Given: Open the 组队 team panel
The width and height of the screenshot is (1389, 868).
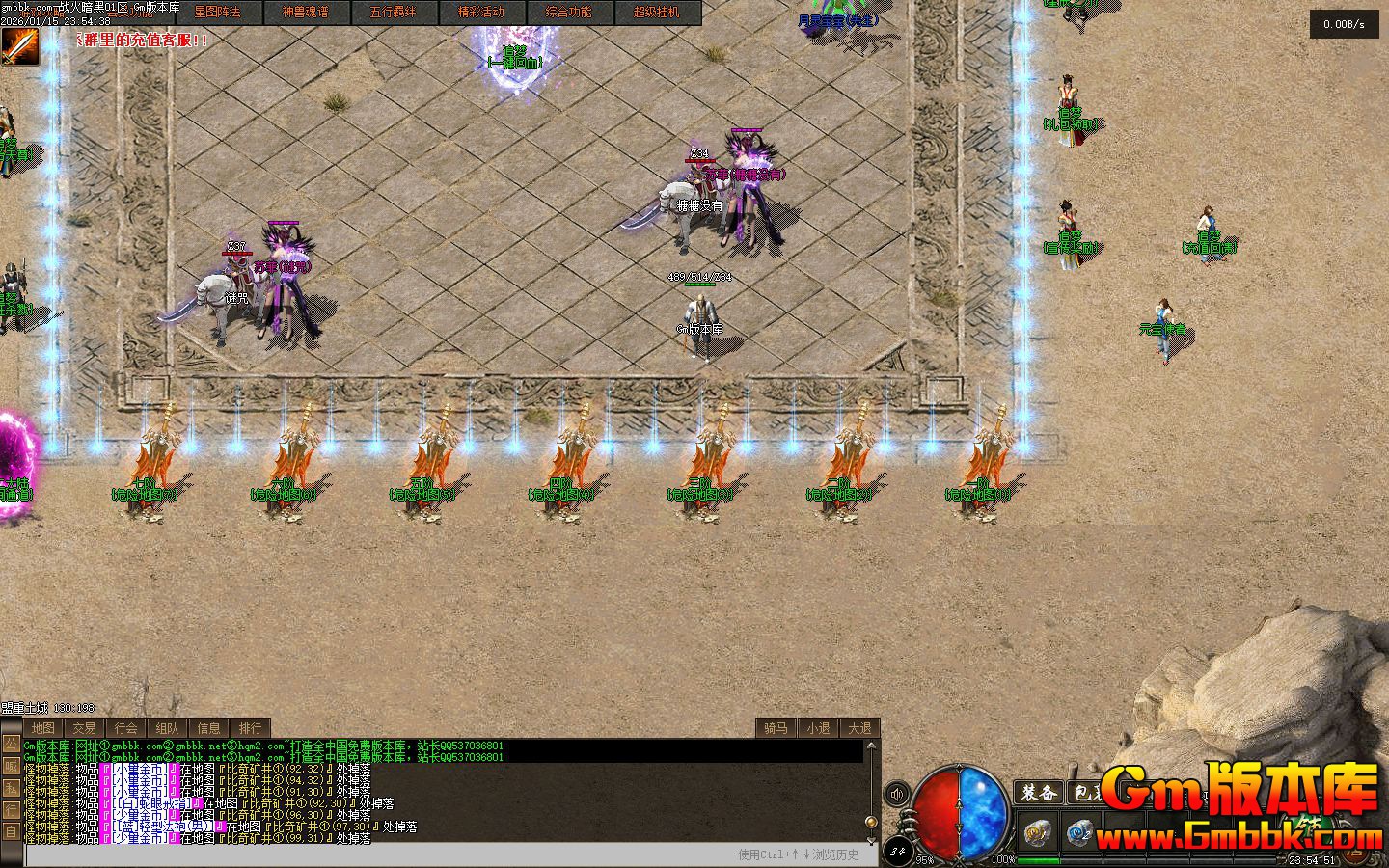Looking at the screenshot, I should click(167, 728).
